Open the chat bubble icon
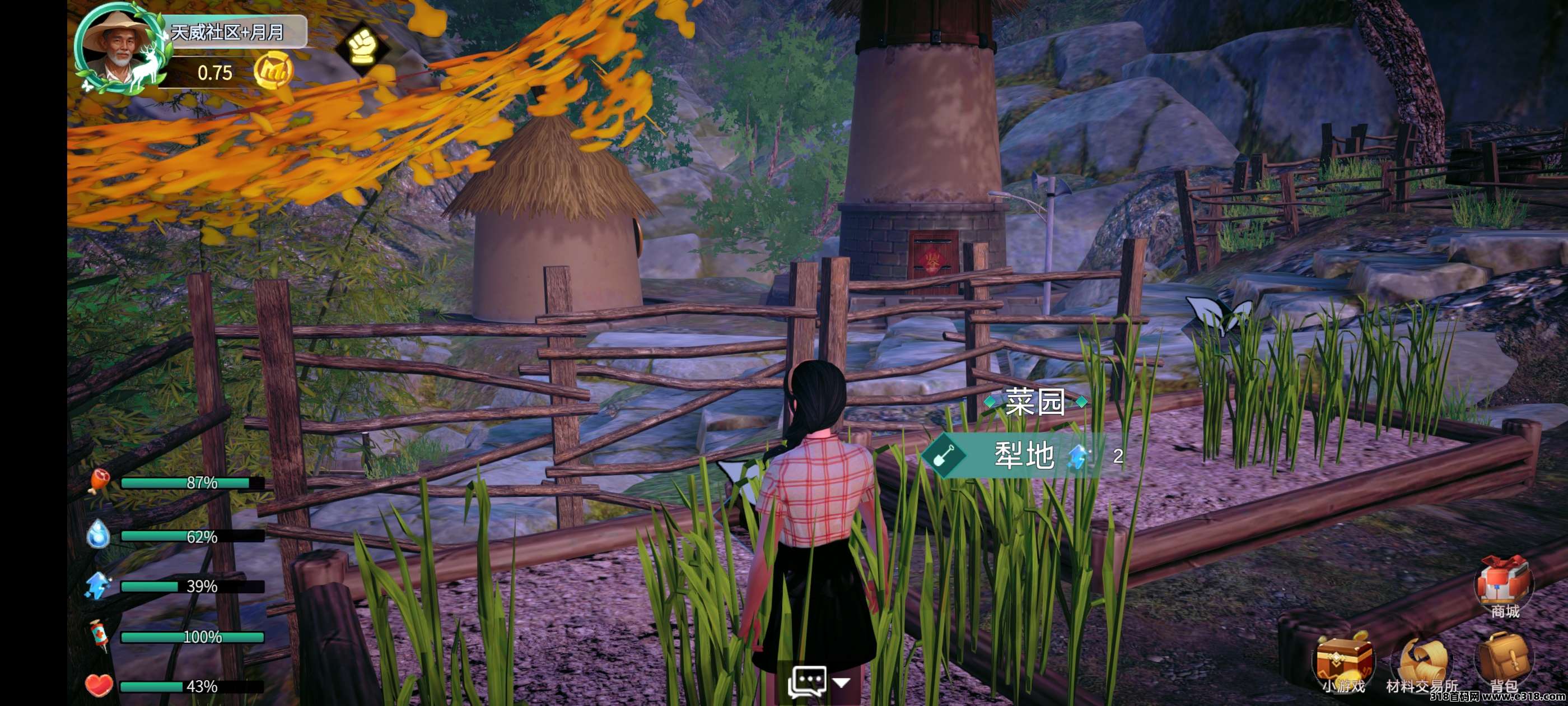Image resolution: width=1568 pixels, height=706 pixels. click(x=807, y=681)
